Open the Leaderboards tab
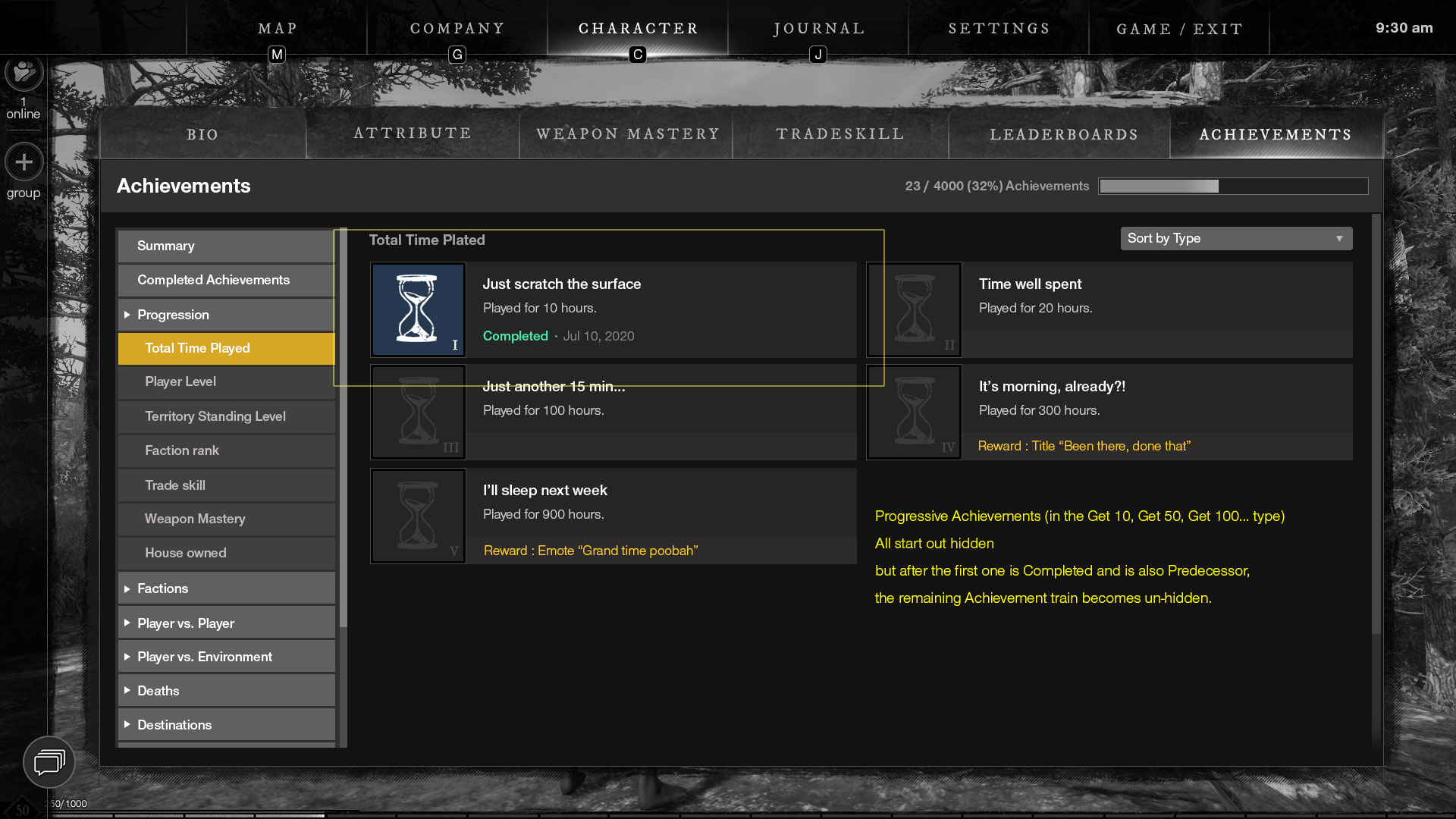Image resolution: width=1456 pixels, height=819 pixels. [1063, 134]
